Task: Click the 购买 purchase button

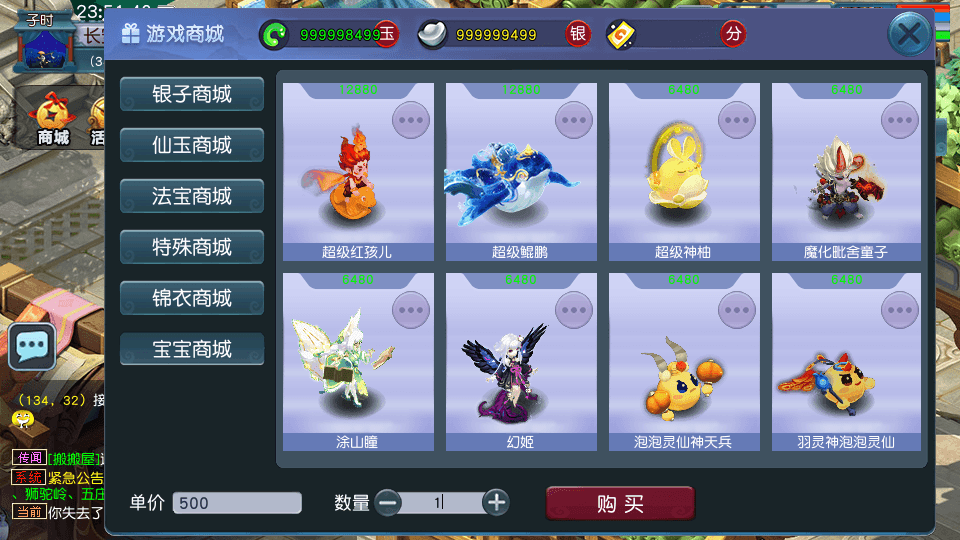Action: click(x=619, y=504)
